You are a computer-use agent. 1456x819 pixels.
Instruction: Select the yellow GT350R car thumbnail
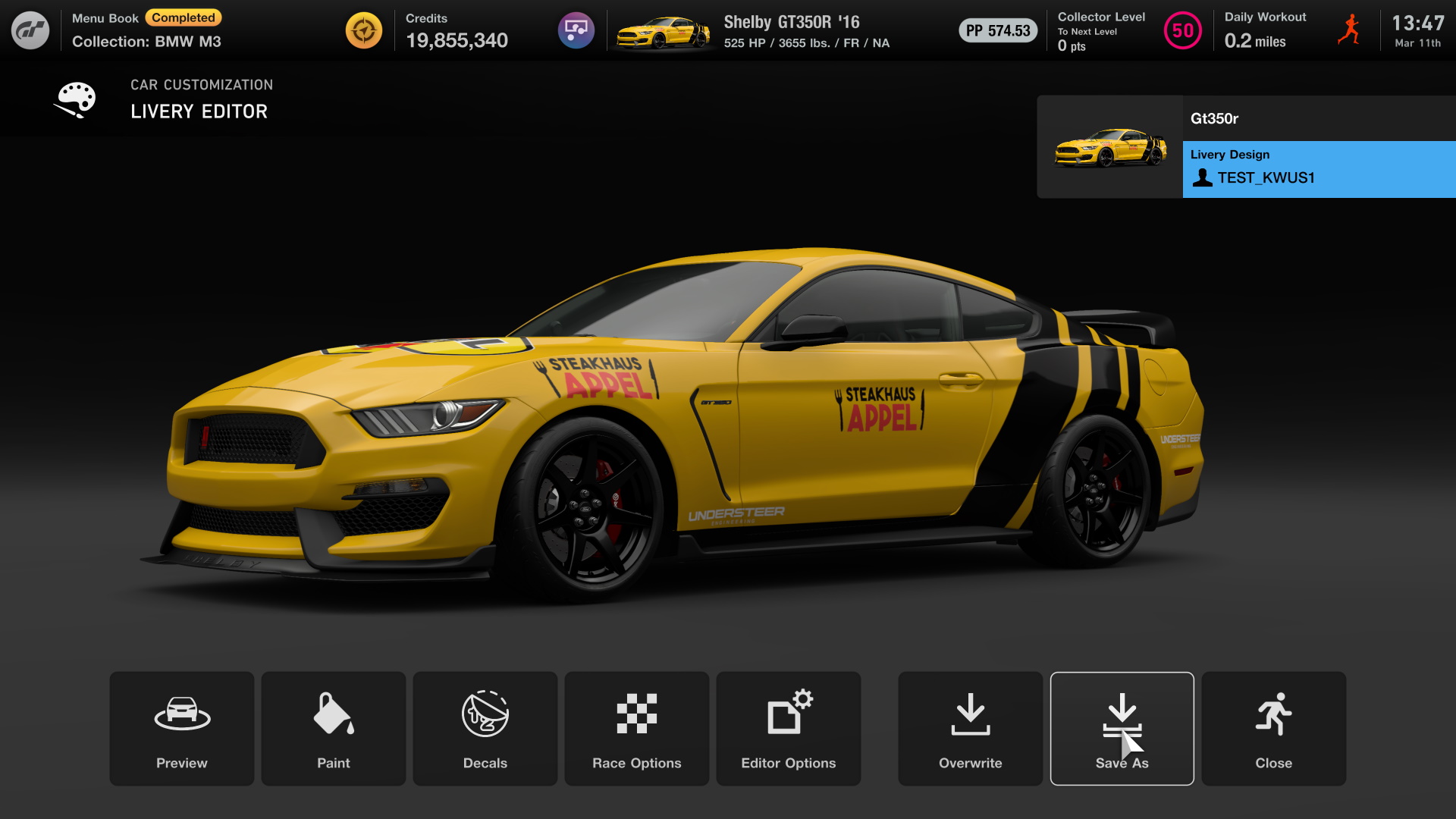[x=1109, y=146]
